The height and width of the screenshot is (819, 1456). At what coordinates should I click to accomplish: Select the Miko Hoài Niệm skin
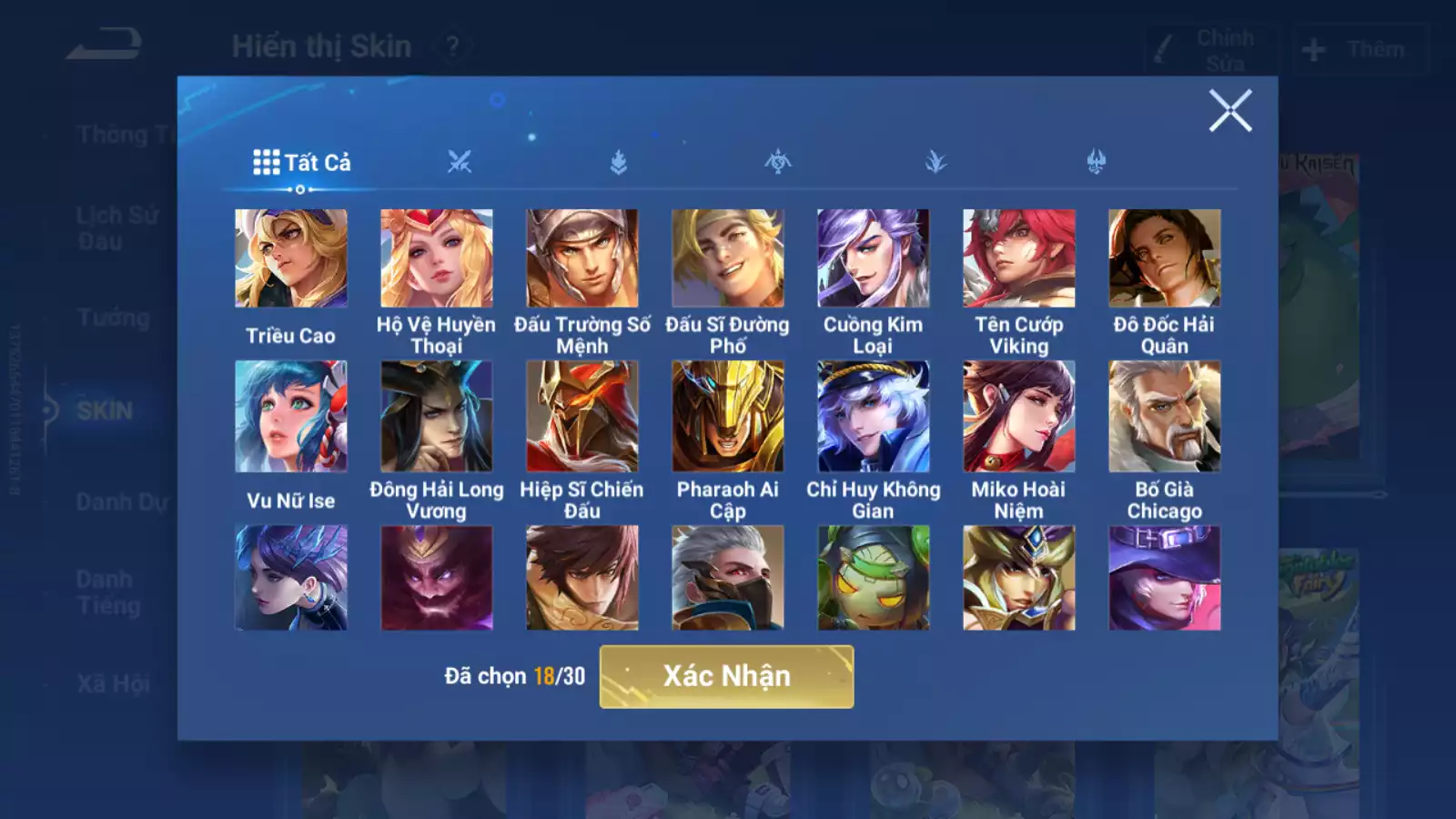point(1019,417)
